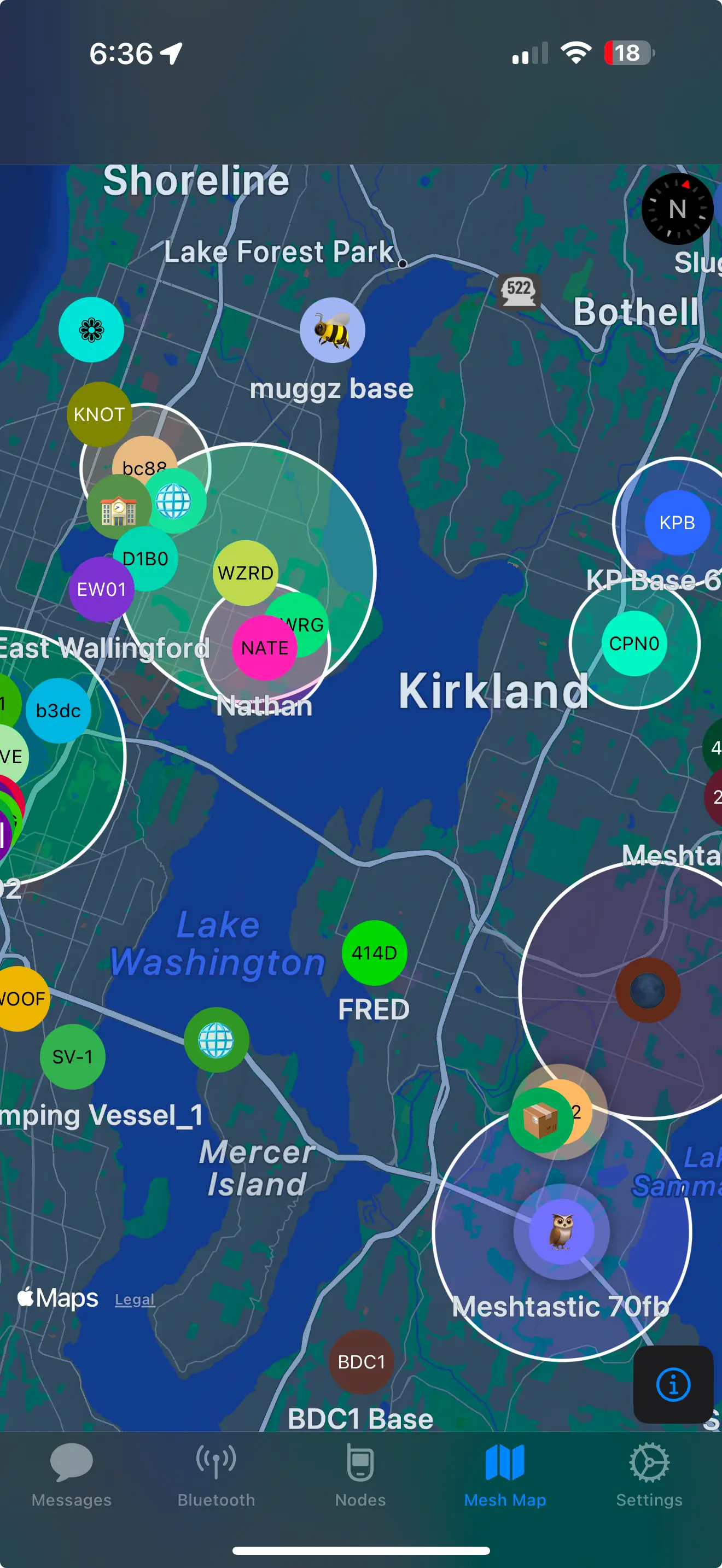
Task: Select the KPB node near KP Base
Action: point(677,522)
